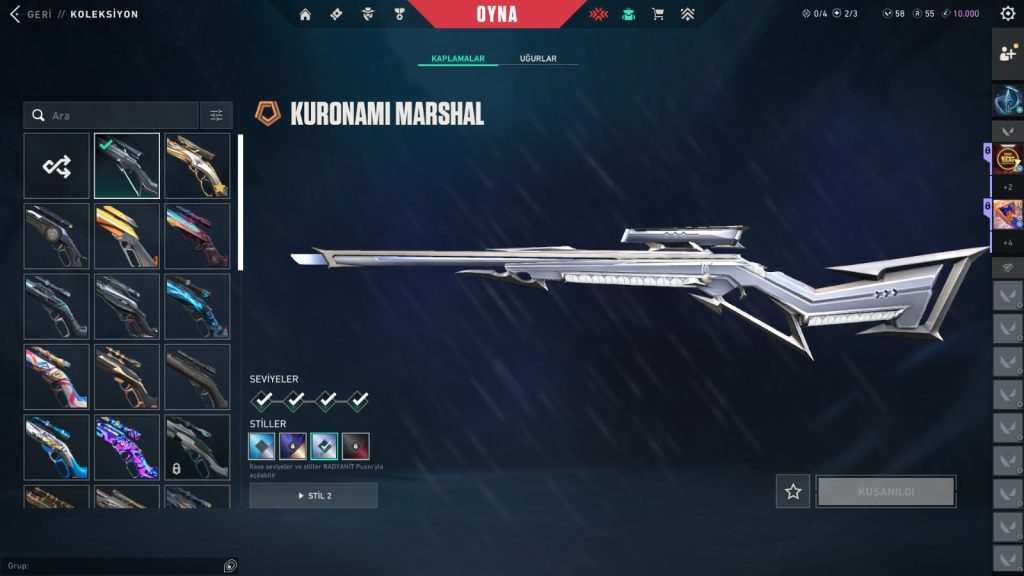Open the store cart icon

pyautogui.click(x=658, y=14)
